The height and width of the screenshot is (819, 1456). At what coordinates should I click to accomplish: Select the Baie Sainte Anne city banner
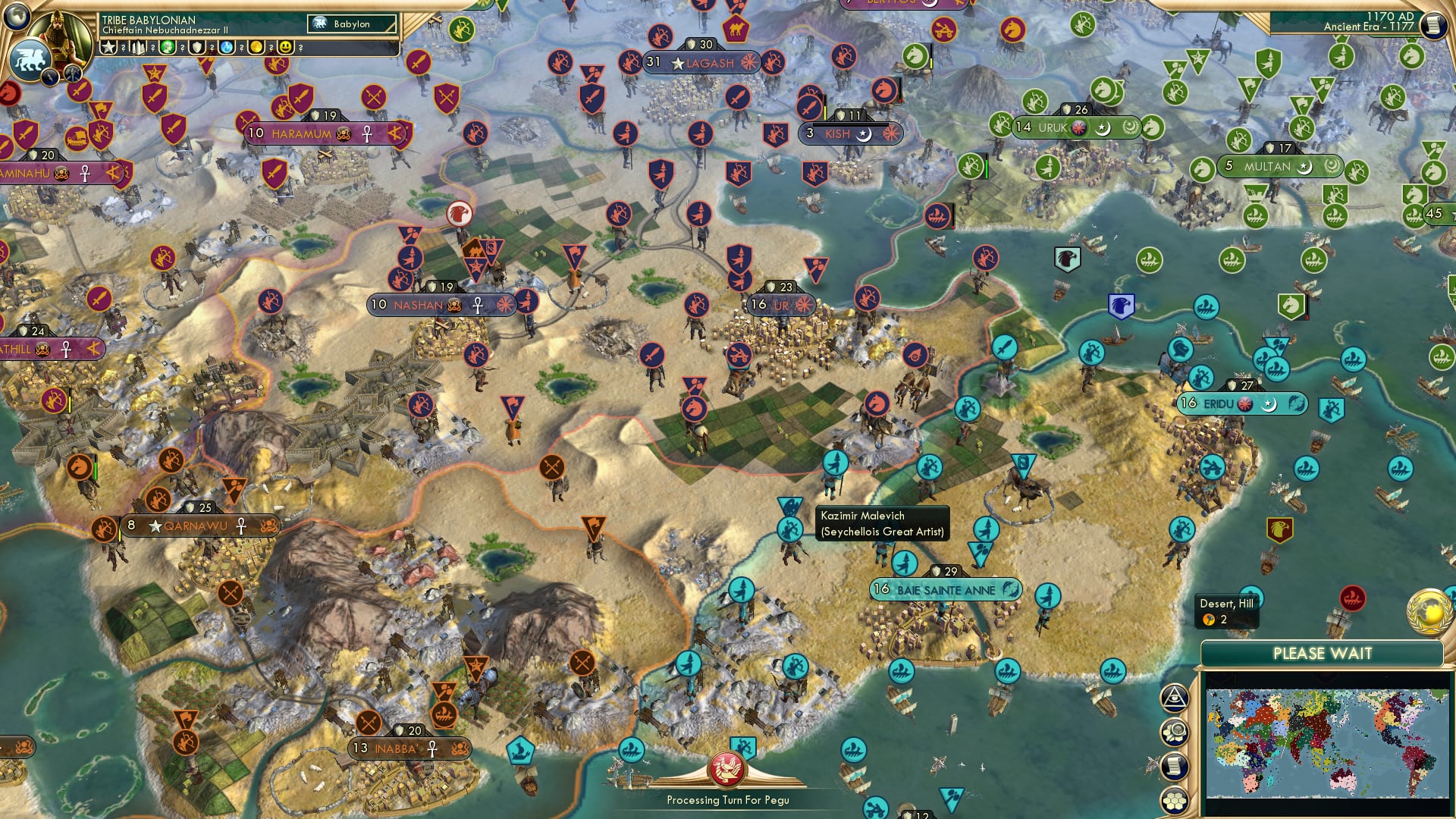(946, 588)
